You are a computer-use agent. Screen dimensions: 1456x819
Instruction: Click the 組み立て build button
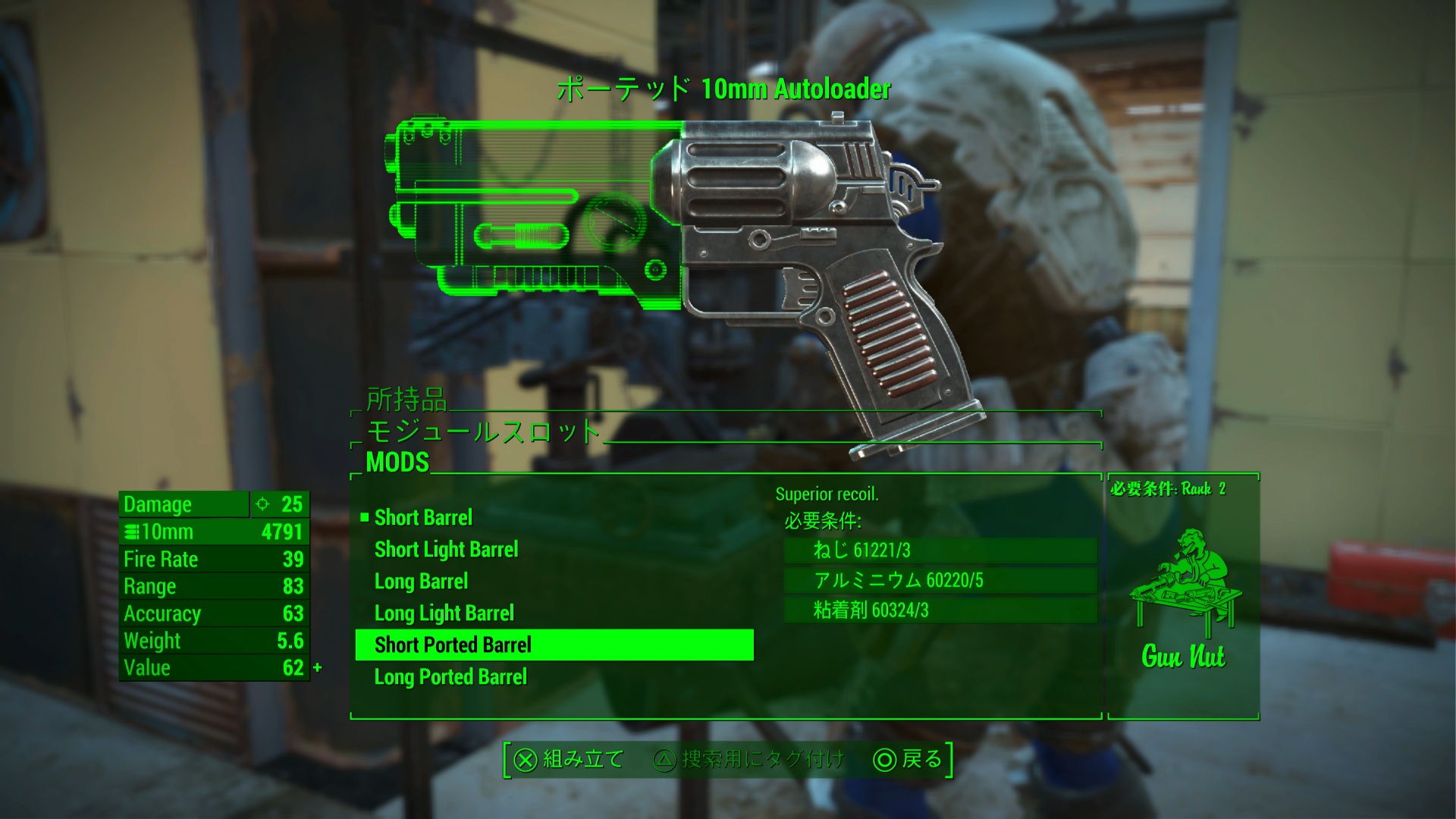pyautogui.click(x=569, y=760)
